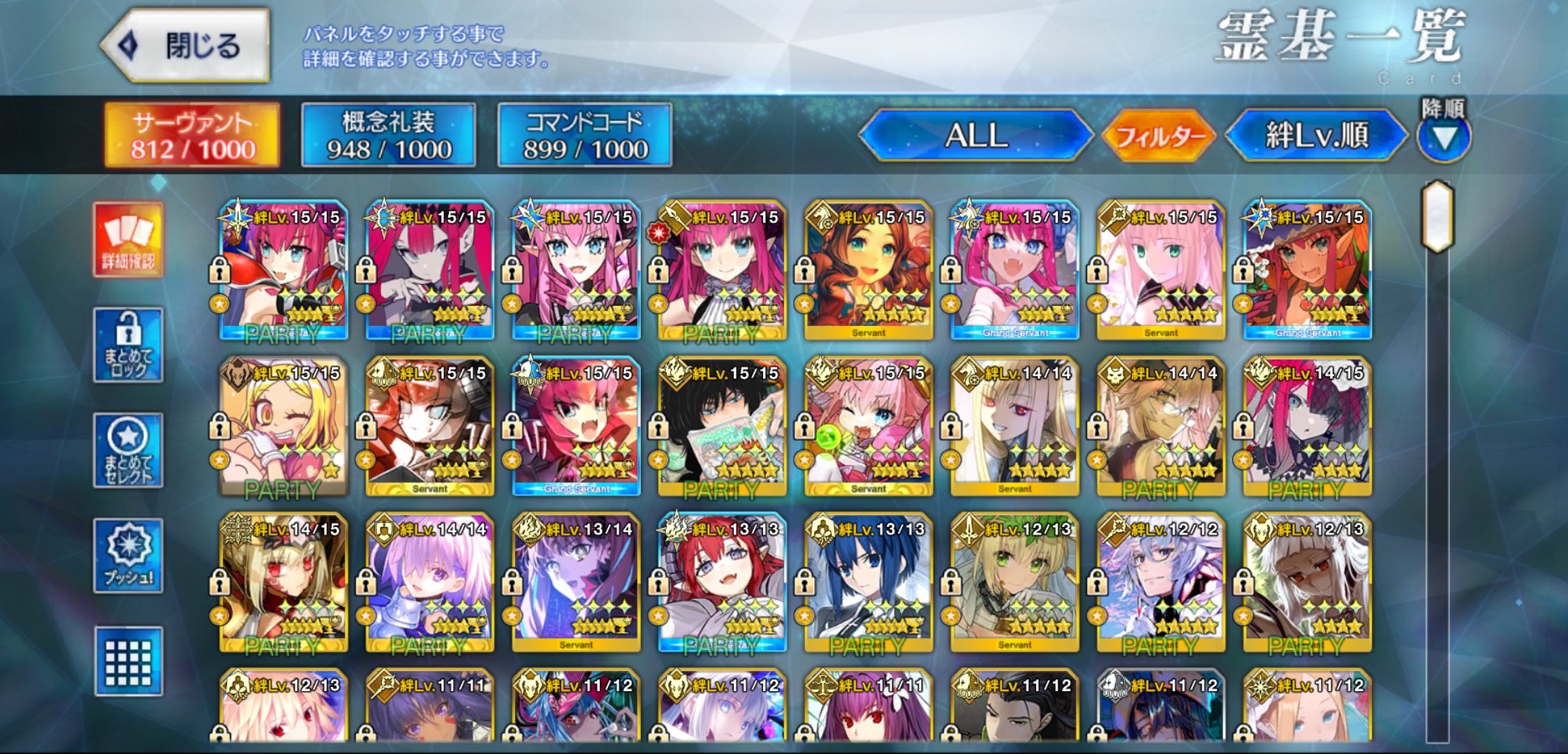Viewport: 1568px width, 754px height.
Task: Switch to the サーヴァント tab
Action: click(193, 135)
